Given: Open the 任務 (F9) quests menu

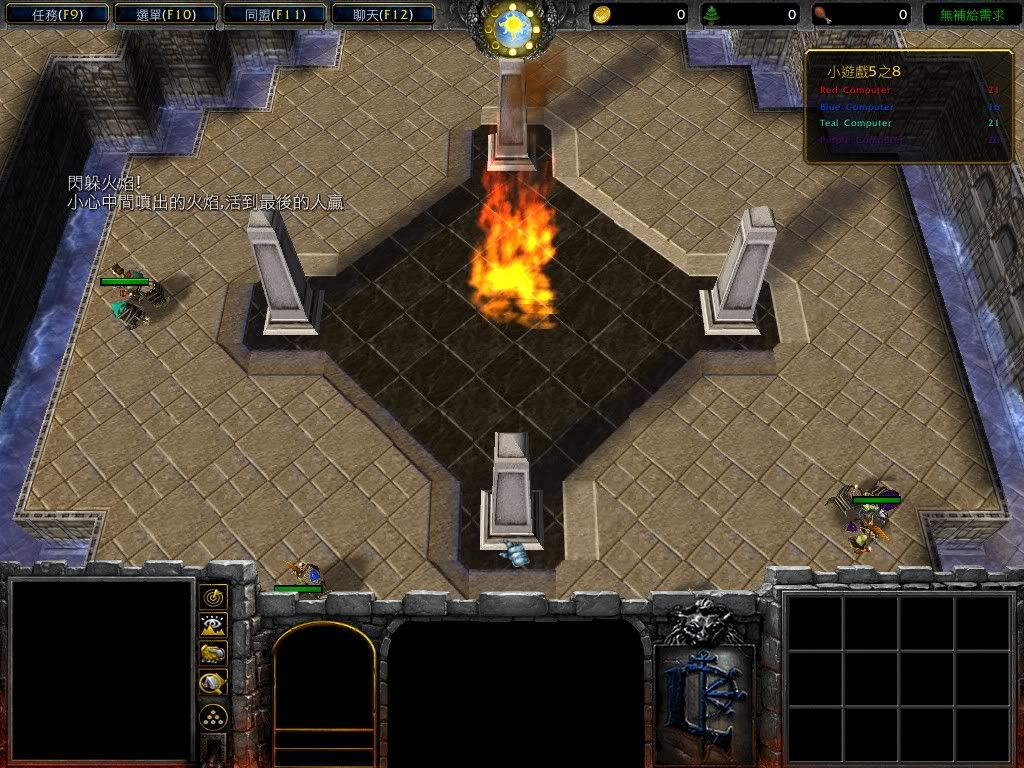Looking at the screenshot, I should point(55,15).
